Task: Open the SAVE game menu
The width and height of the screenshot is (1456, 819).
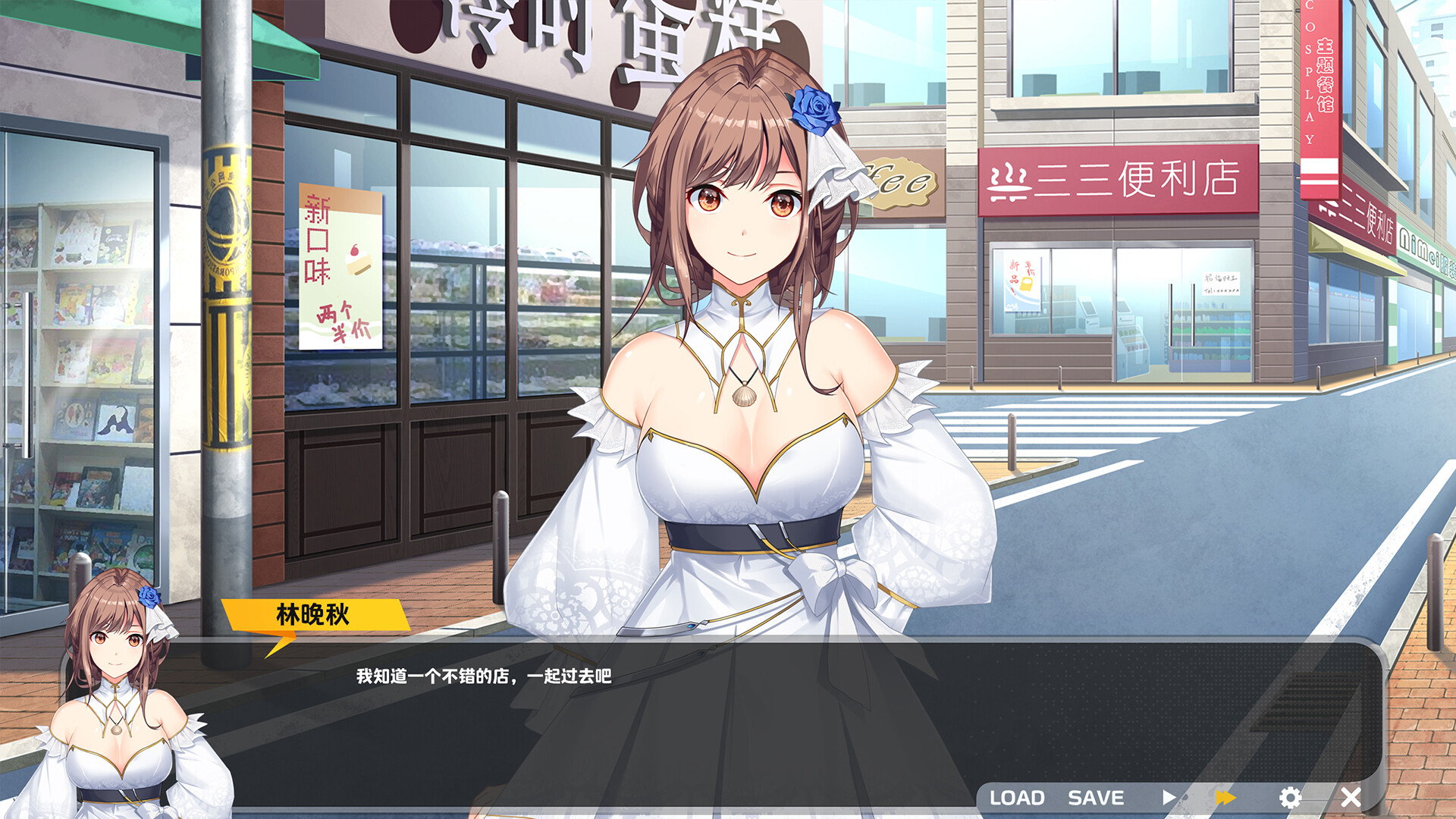Action: point(1096,798)
